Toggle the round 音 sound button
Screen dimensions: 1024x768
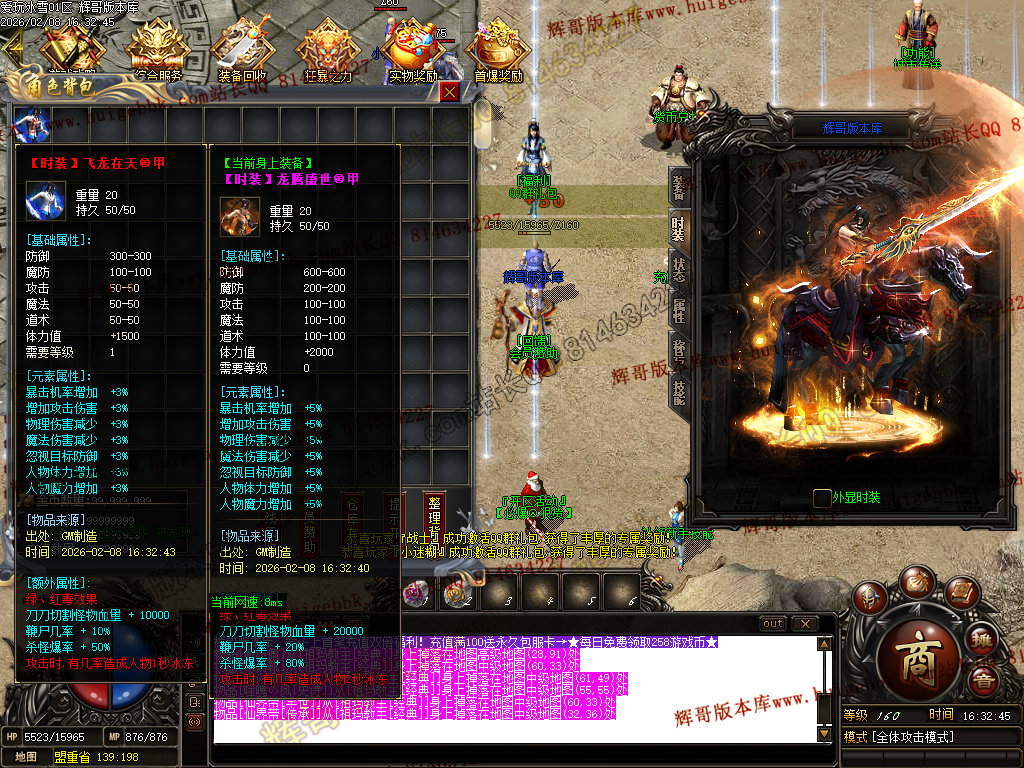tap(984, 683)
